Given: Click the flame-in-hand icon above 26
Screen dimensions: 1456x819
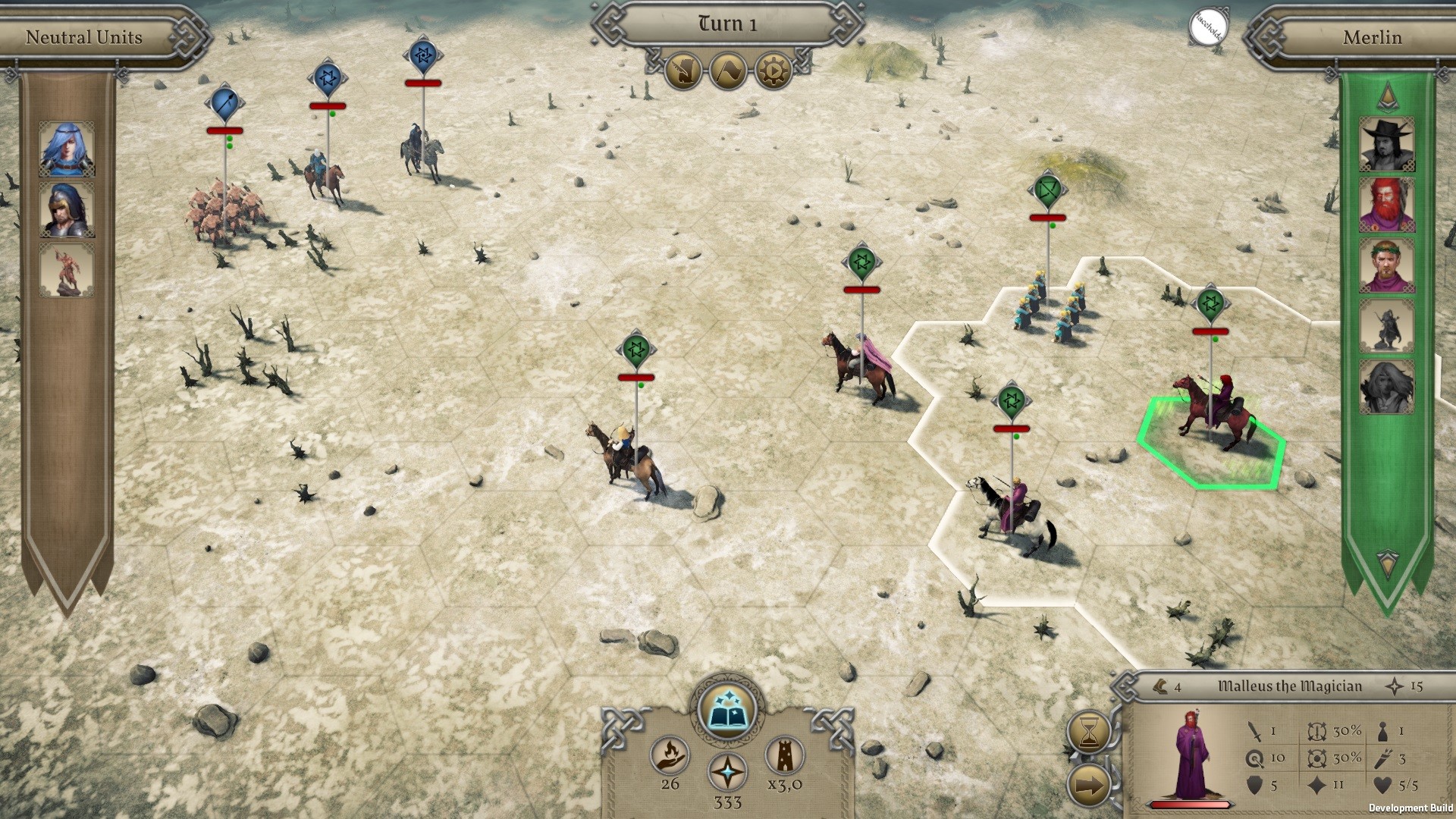Looking at the screenshot, I should 670,755.
